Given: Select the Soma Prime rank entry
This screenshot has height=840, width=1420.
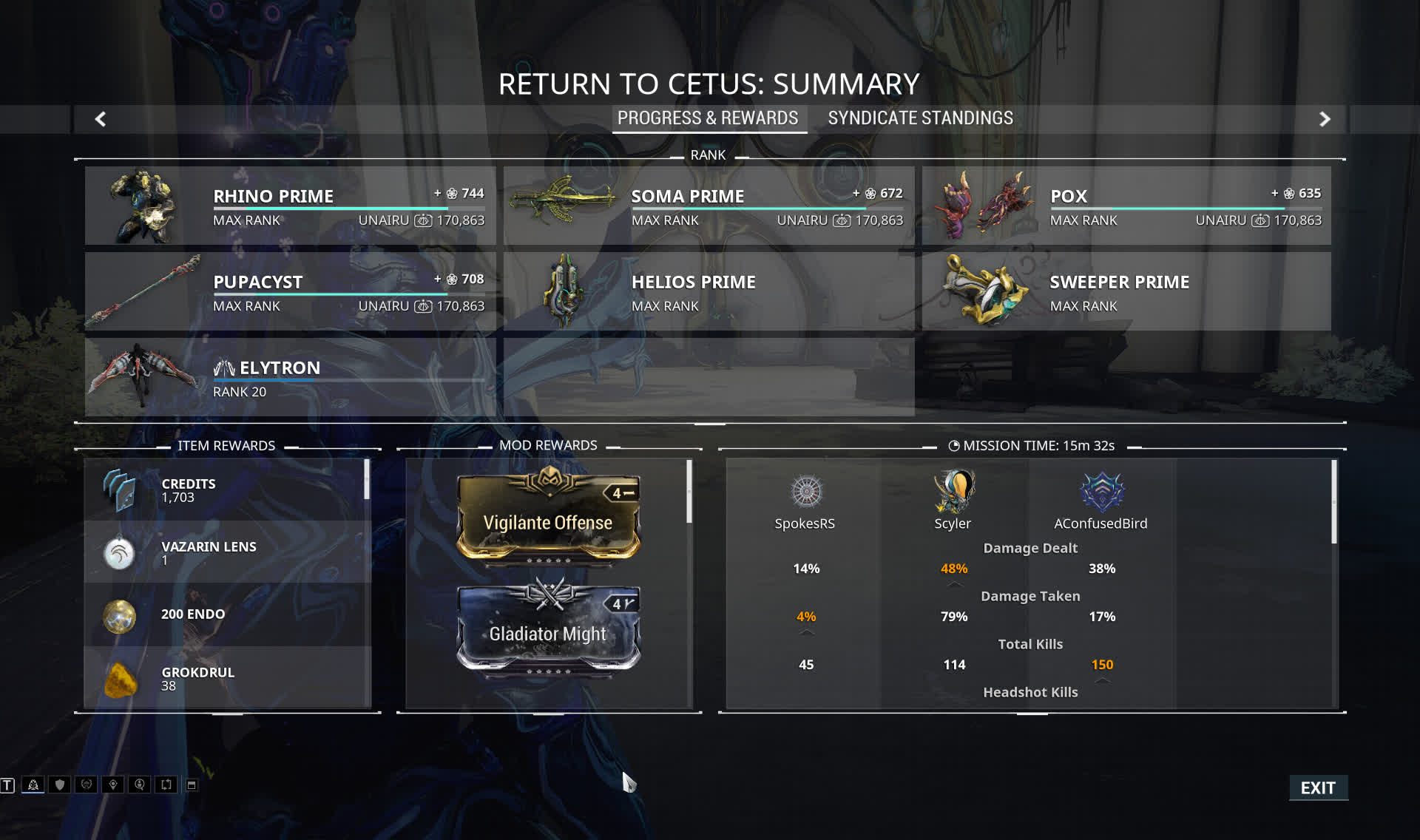Looking at the screenshot, I should click(709, 206).
